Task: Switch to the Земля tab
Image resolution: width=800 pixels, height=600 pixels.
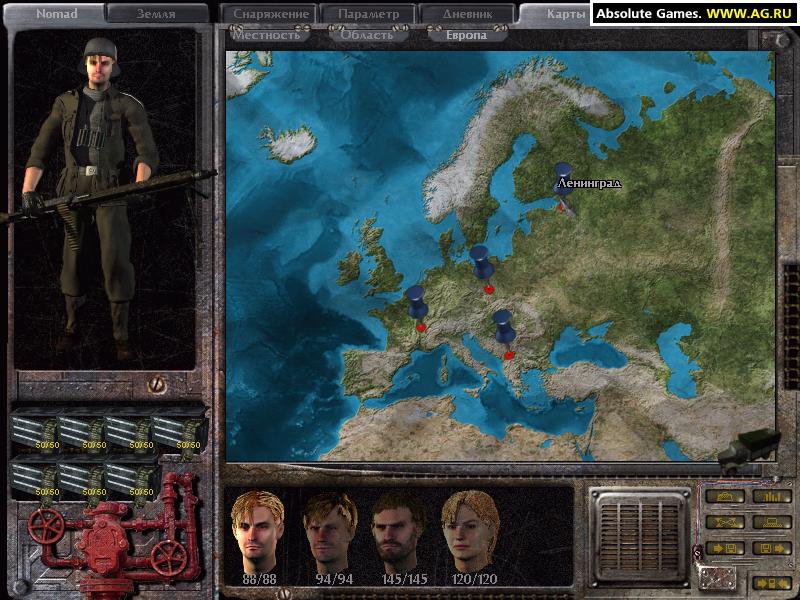Action: pos(155,14)
